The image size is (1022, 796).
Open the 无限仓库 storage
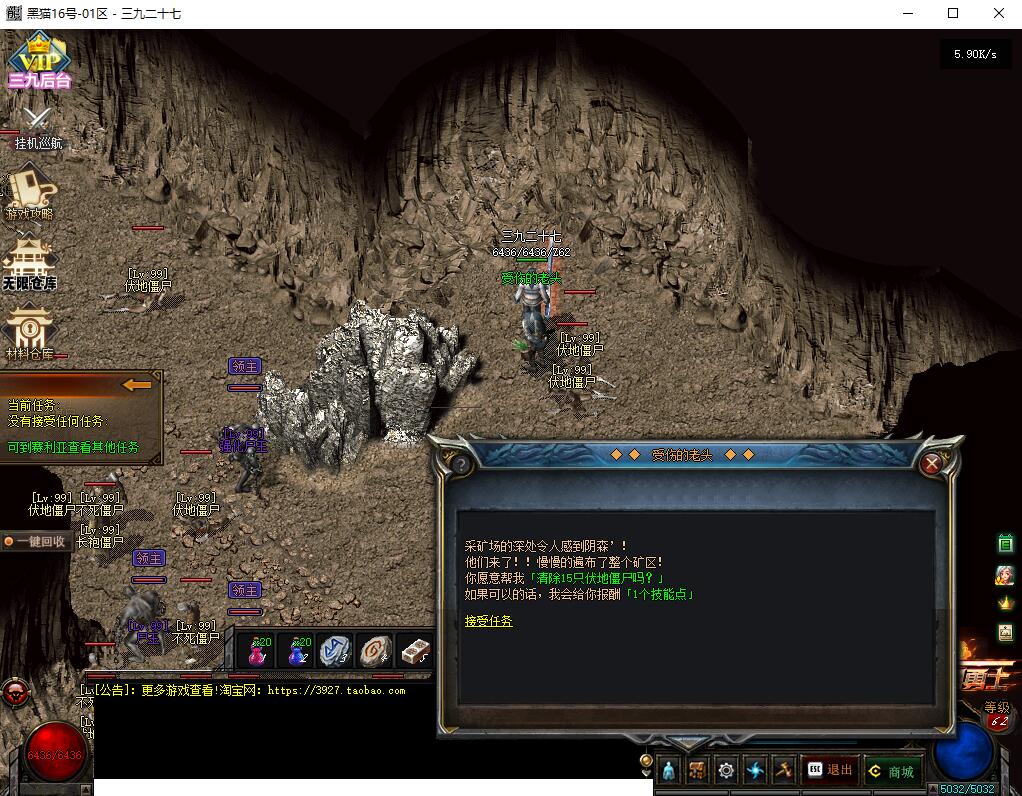tap(30, 265)
